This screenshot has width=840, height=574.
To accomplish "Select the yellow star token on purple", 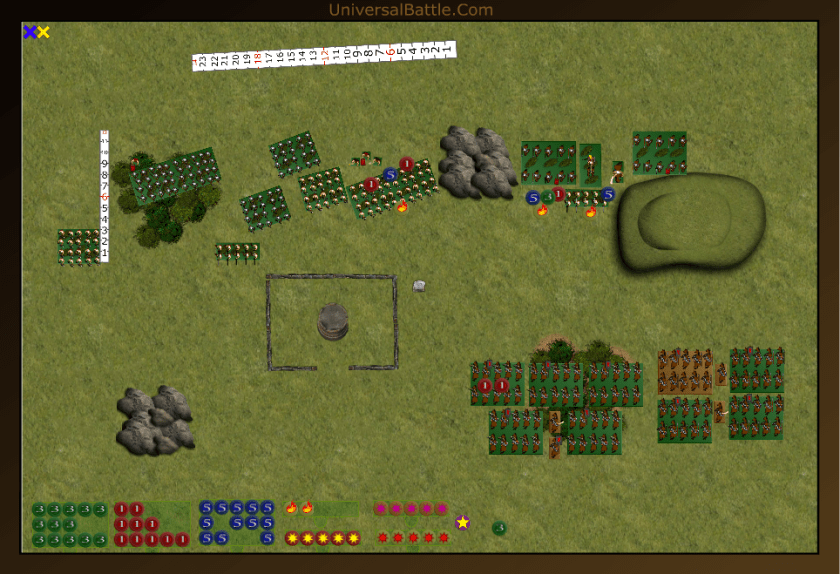I will [x=463, y=522].
